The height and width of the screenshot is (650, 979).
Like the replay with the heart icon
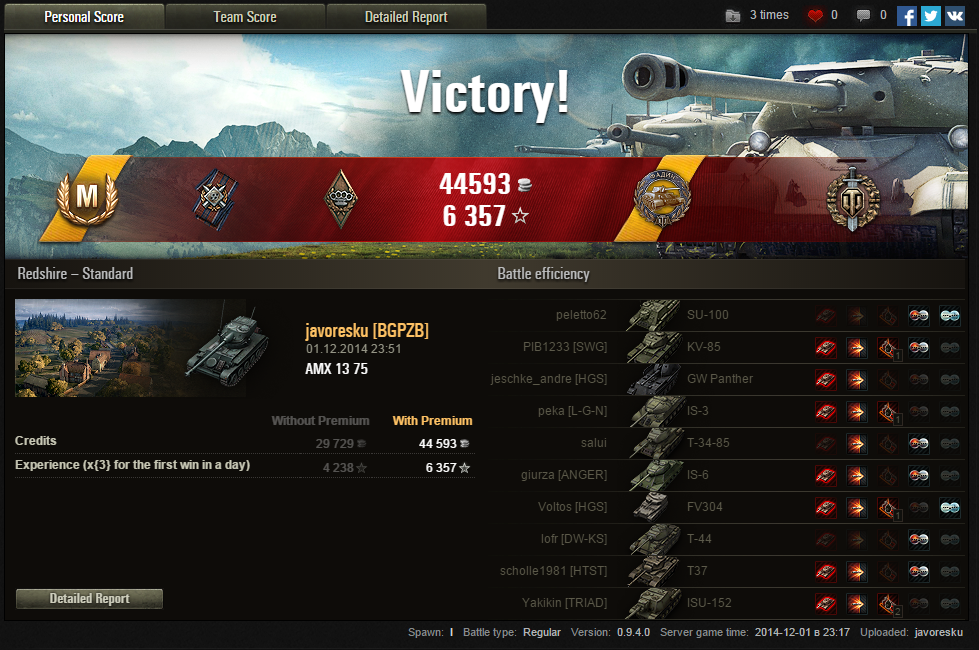point(815,16)
